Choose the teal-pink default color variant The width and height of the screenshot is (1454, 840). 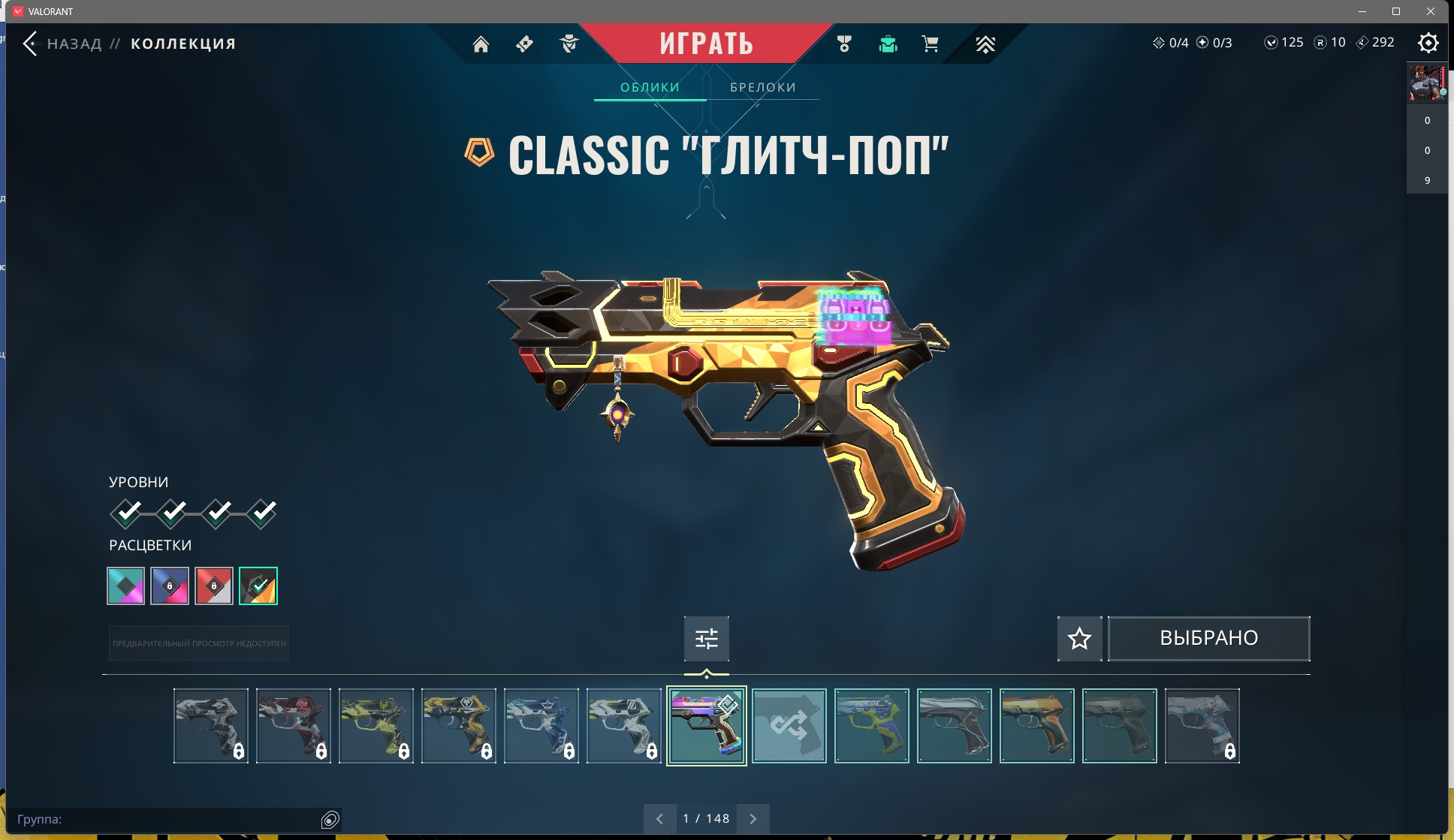125,586
